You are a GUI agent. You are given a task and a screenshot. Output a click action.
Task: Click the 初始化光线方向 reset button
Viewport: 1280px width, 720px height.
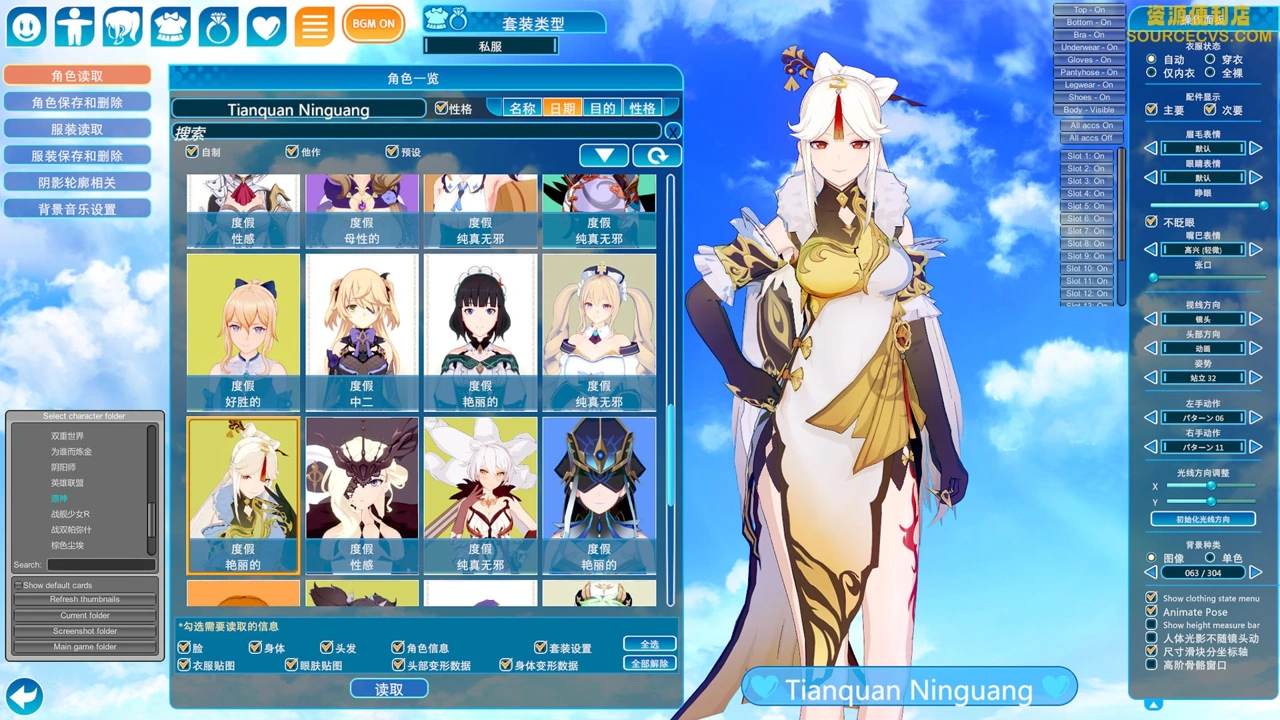tap(1202, 520)
